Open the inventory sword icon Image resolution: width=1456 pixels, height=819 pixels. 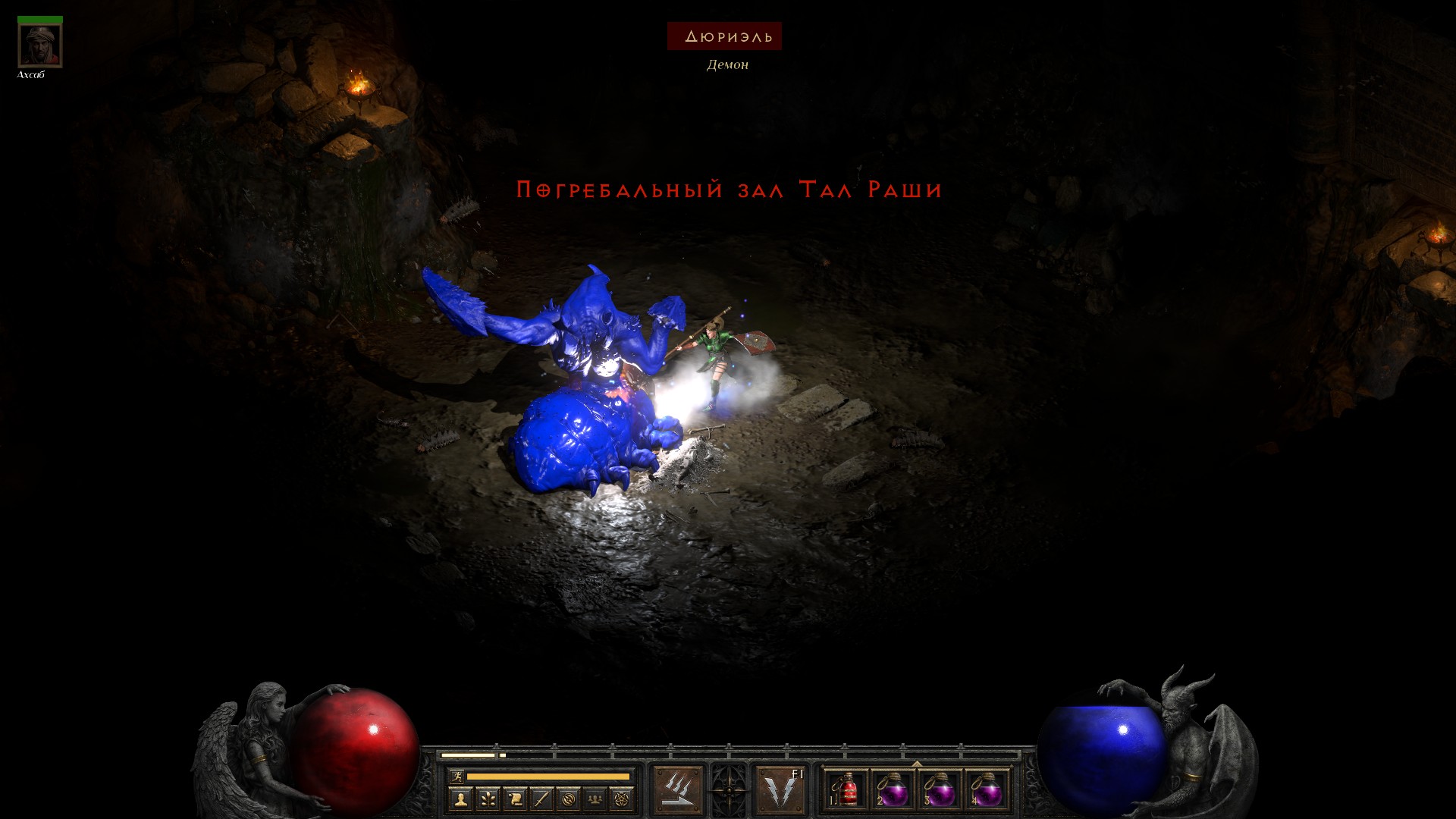coord(542,799)
